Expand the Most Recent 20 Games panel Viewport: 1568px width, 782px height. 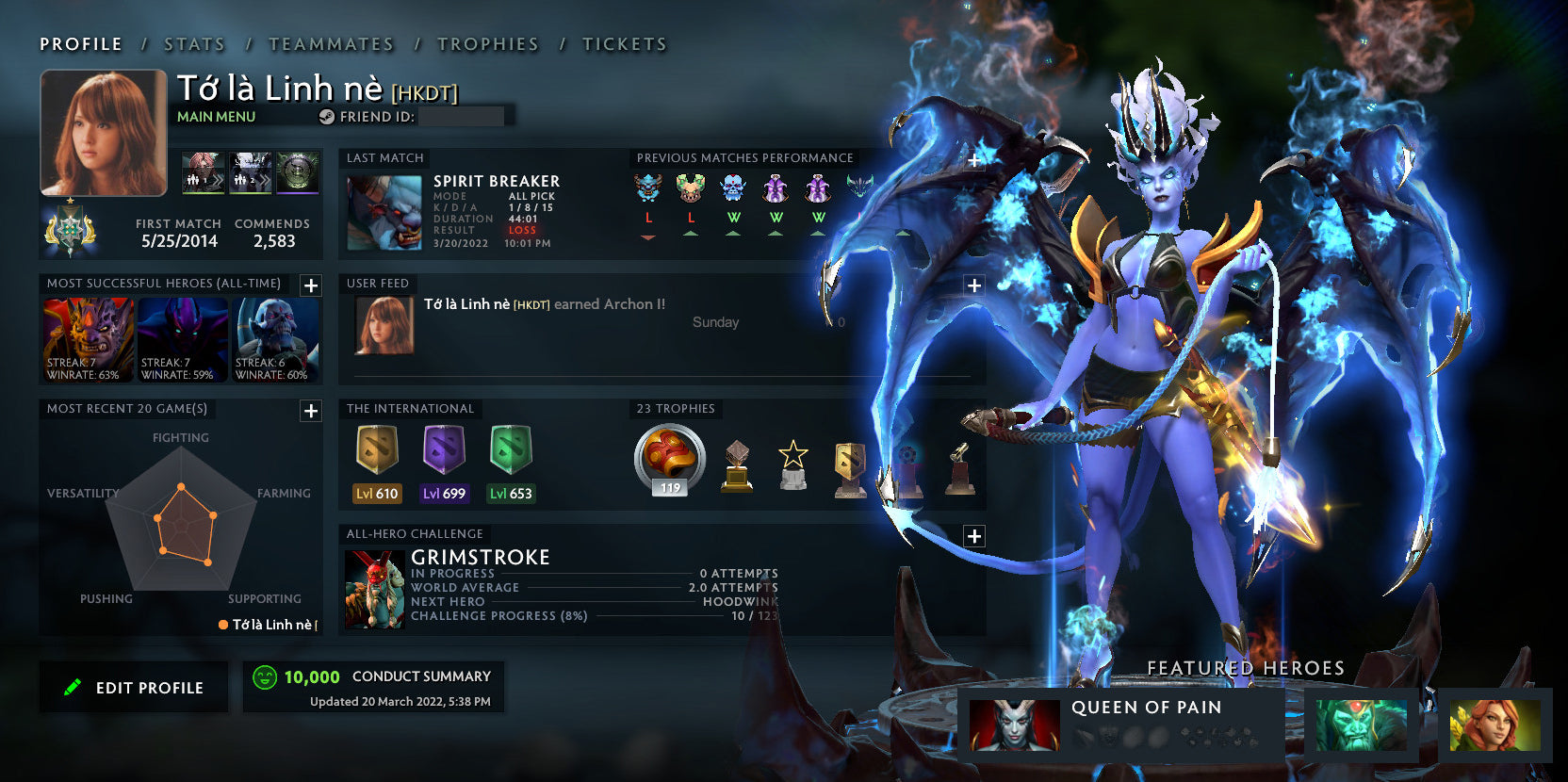click(310, 411)
